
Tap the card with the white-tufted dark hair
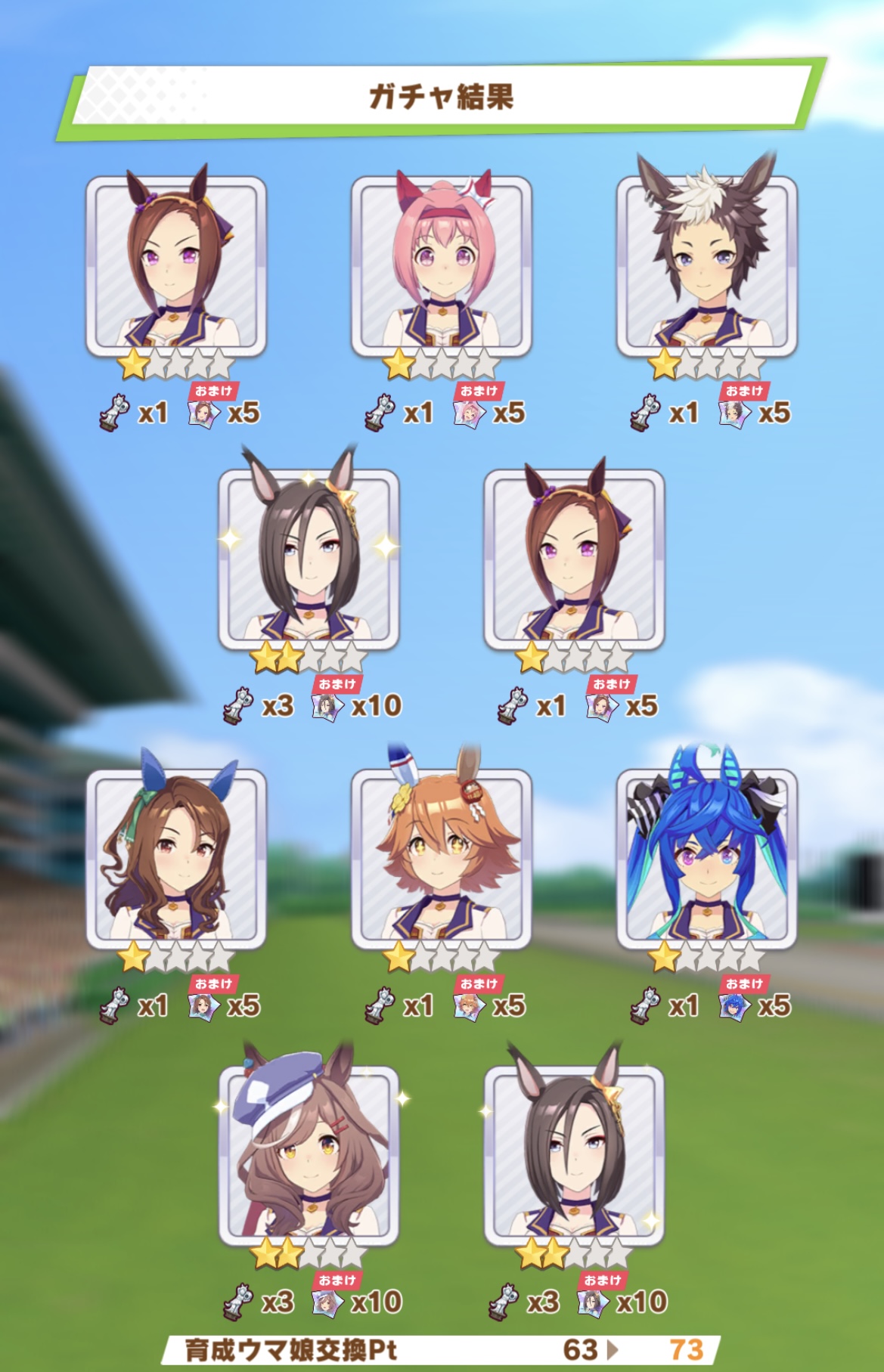coord(707,266)
